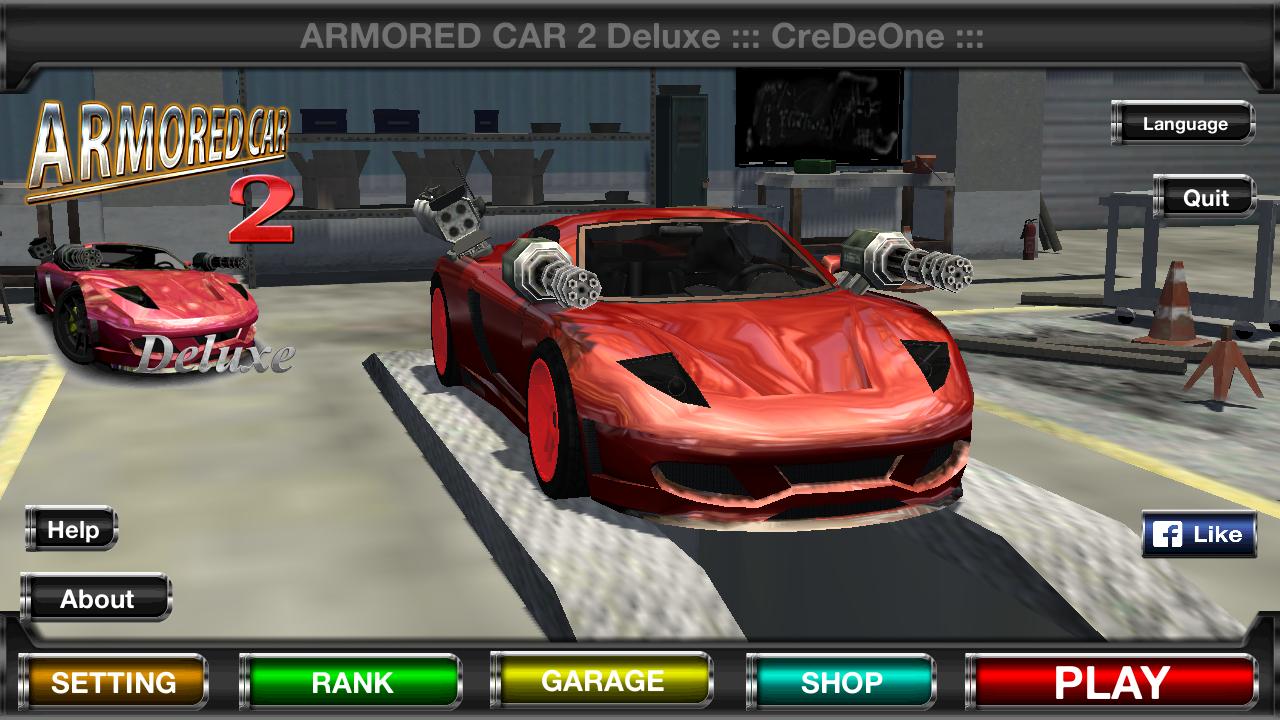The image size is (1280, 720).
Task: Open the Language selection menu
Action: pyautogui.click(x=1182, y=124)
